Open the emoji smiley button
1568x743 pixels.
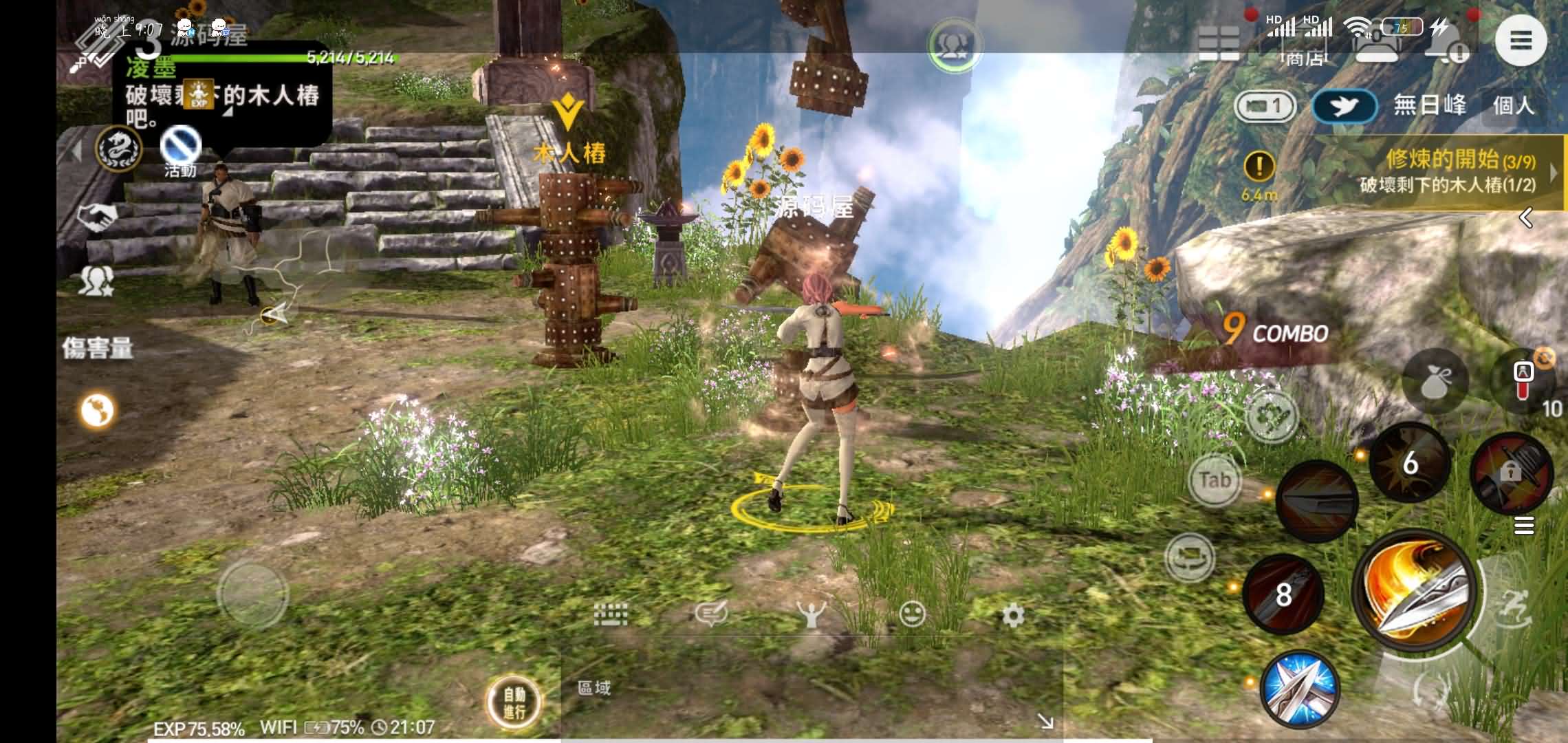click(912, 614)
